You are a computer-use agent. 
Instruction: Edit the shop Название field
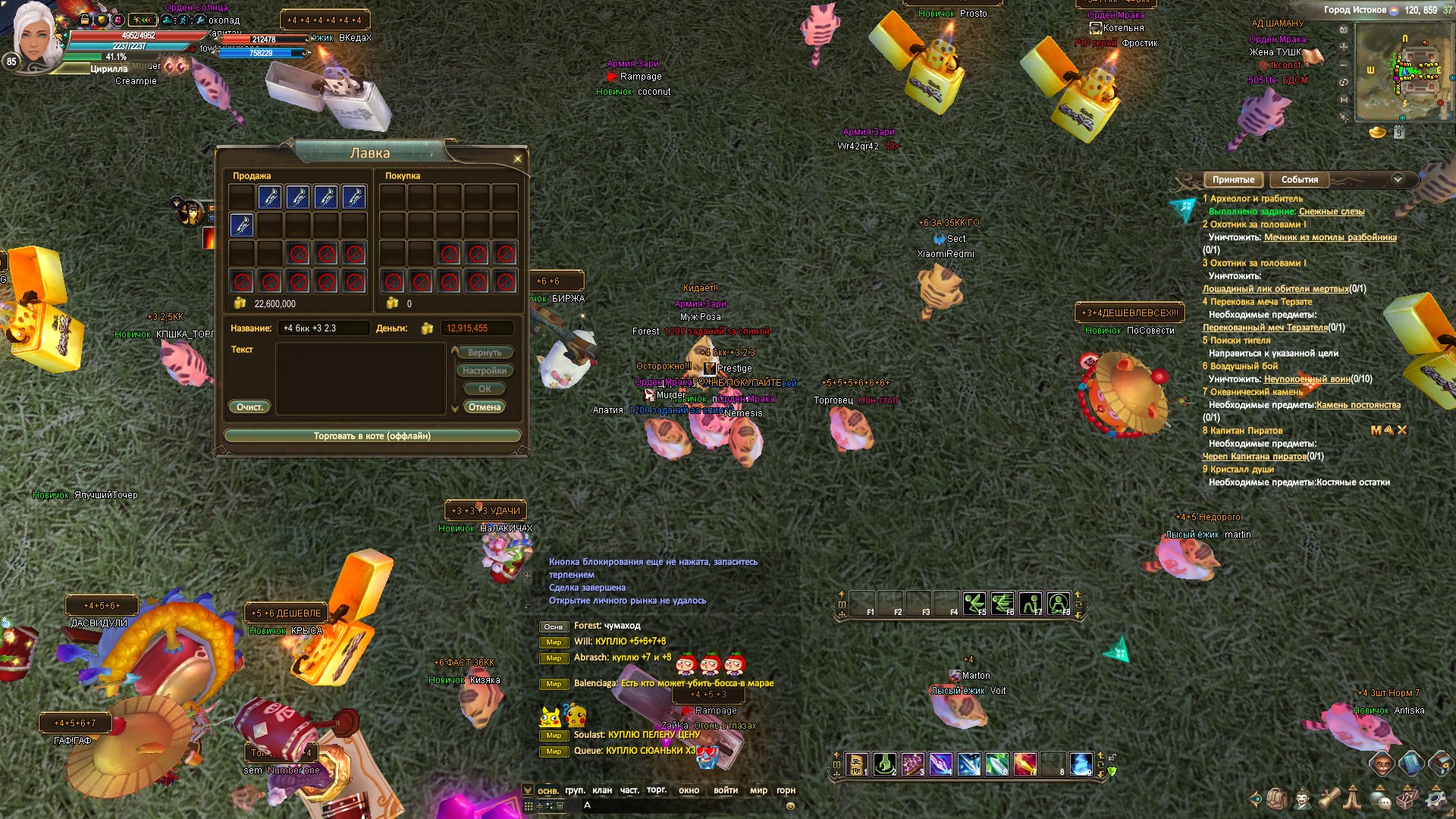[324, 328]
